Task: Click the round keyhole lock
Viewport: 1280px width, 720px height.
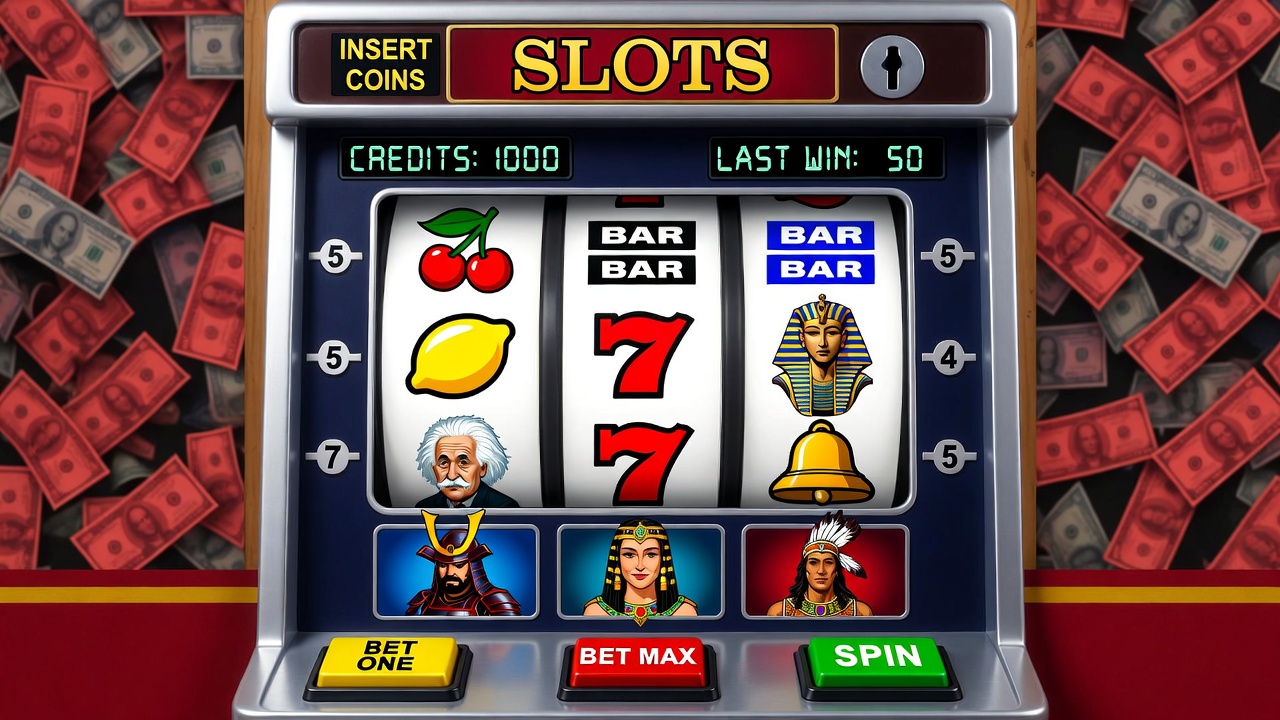Action: (891, 66)
